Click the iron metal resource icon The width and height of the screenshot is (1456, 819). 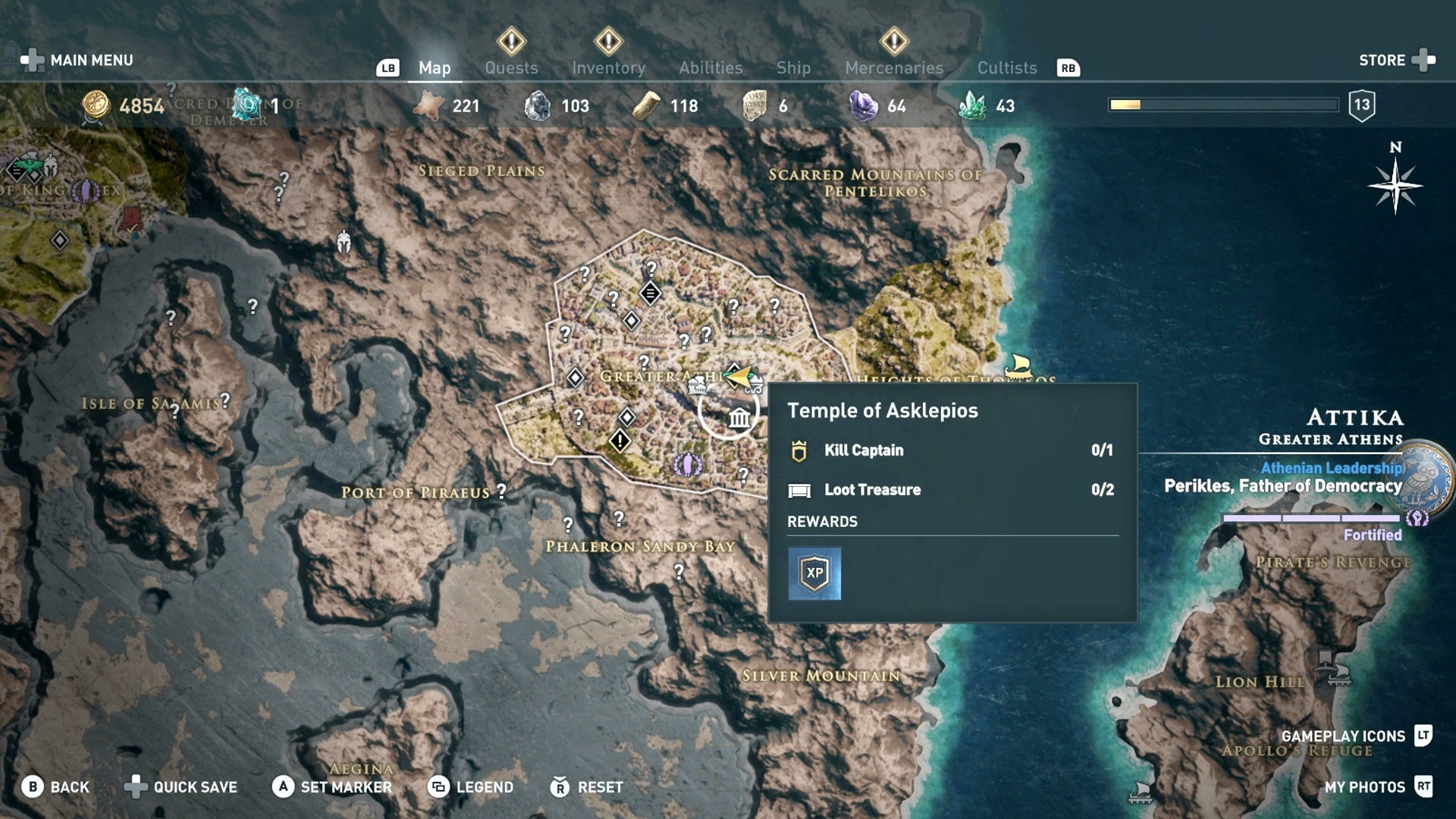(540, 105)
